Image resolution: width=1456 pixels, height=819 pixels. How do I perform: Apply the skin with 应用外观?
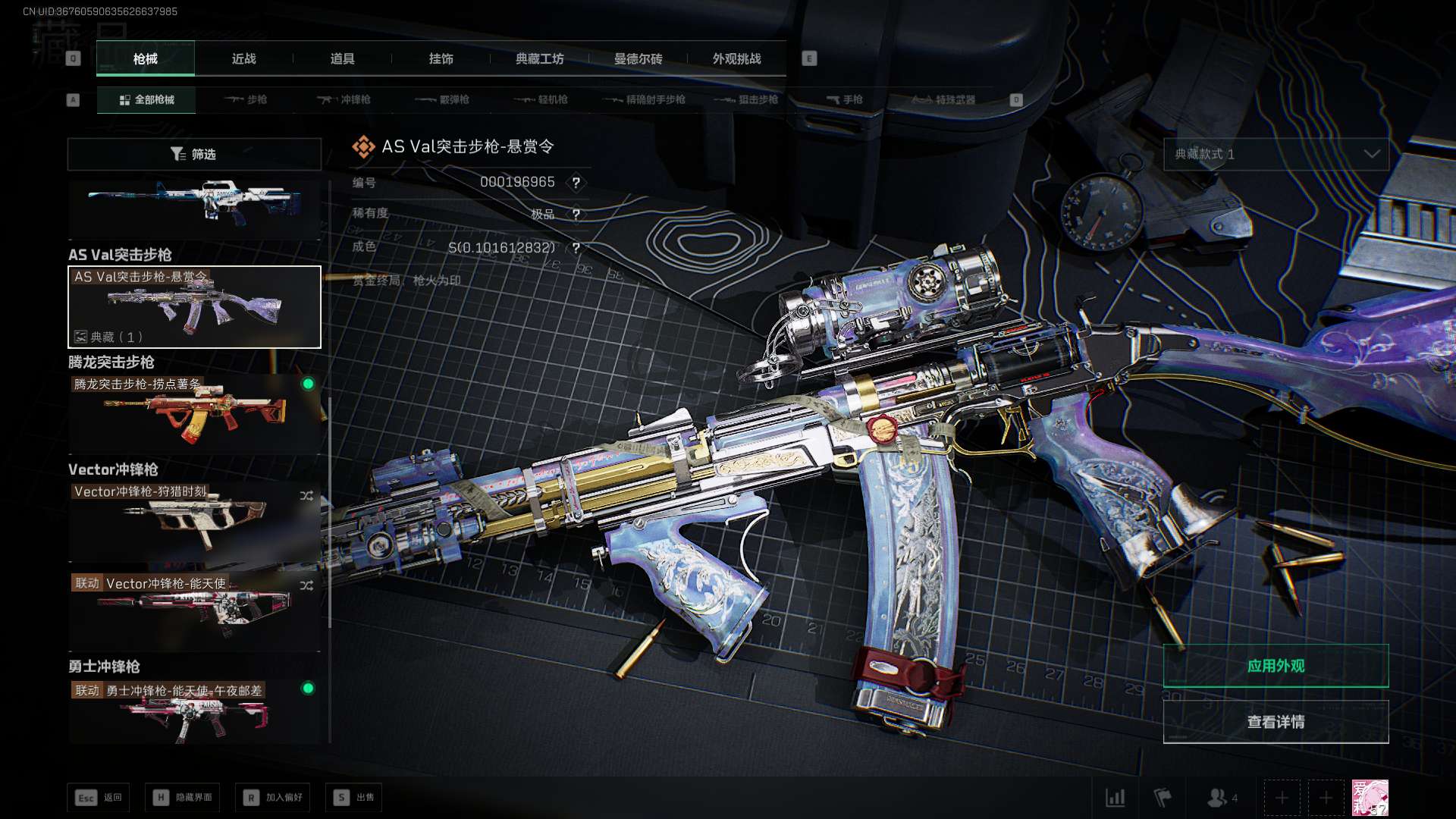pyautogui.click(x=1276, y=666)
